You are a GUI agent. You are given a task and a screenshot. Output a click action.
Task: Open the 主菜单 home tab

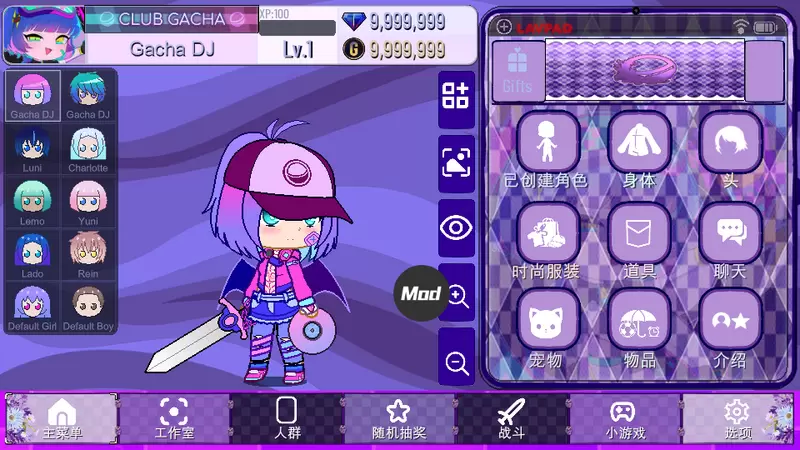coord(61,418)
